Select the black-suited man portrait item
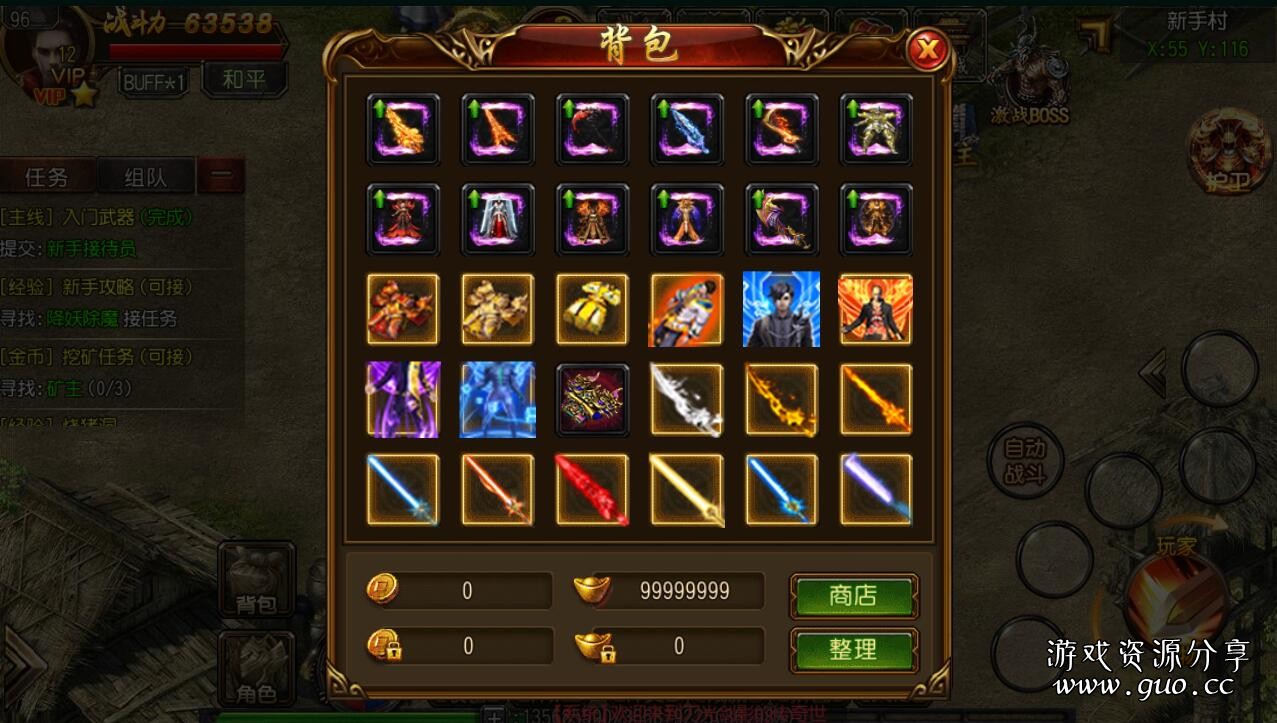 click(781, 309)
